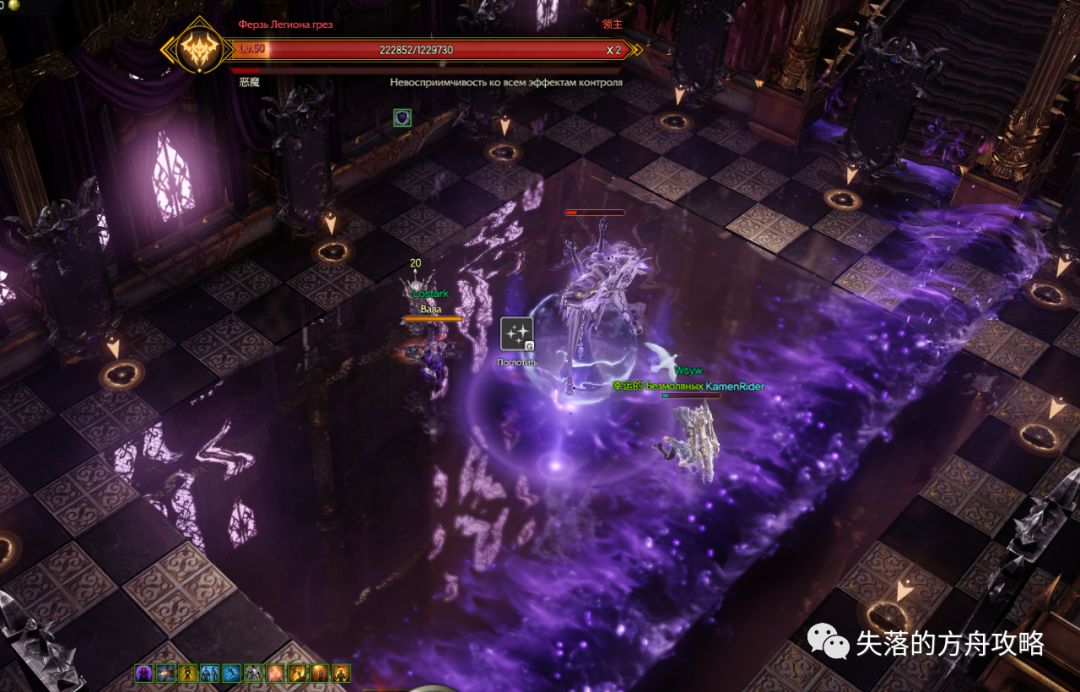Click the yellow triangle figure buff icon
Image resolution: width=1080 pixels, height=692 pixels.
[x=187, y=673]
